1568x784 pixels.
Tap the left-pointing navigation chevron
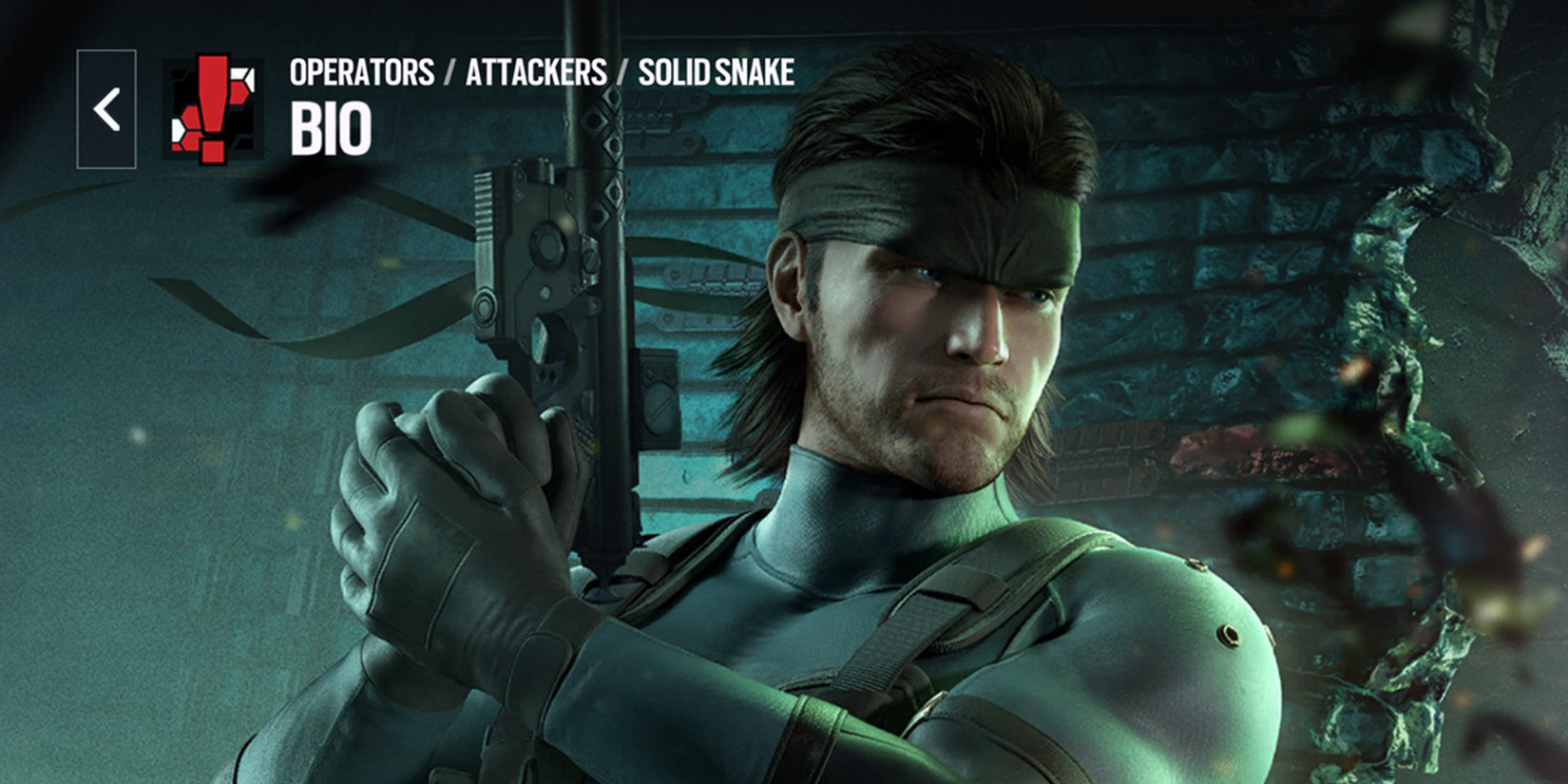tap(105, 107)
